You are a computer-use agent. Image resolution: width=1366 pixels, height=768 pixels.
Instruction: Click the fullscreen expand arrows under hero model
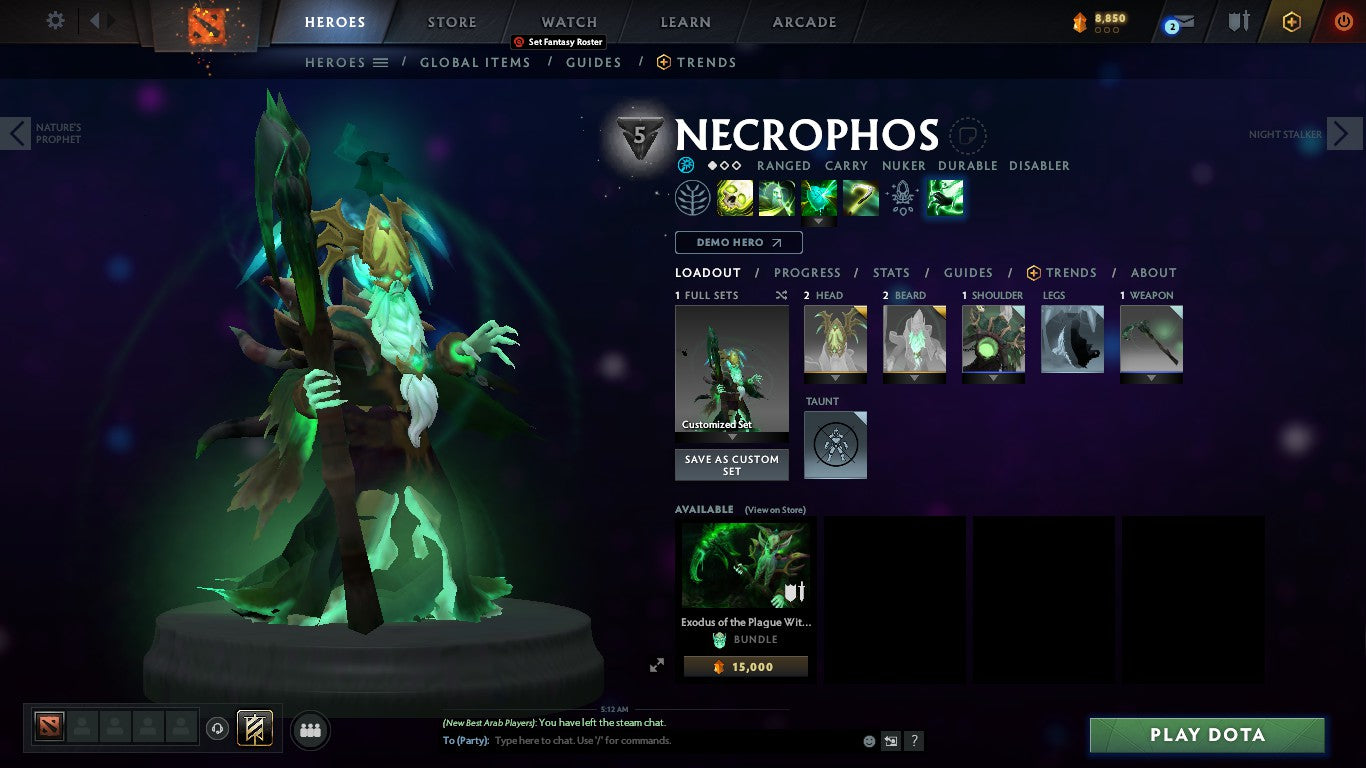657,664
